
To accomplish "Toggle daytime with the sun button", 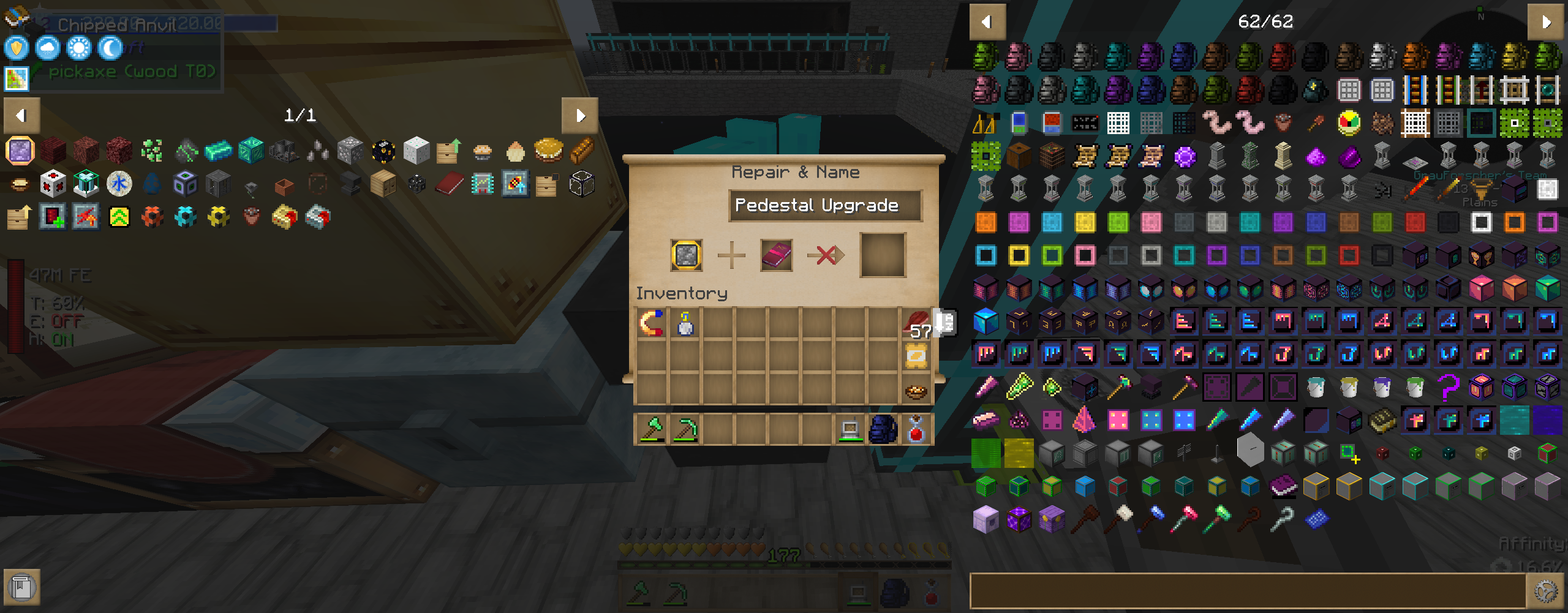I will [78, 48].
